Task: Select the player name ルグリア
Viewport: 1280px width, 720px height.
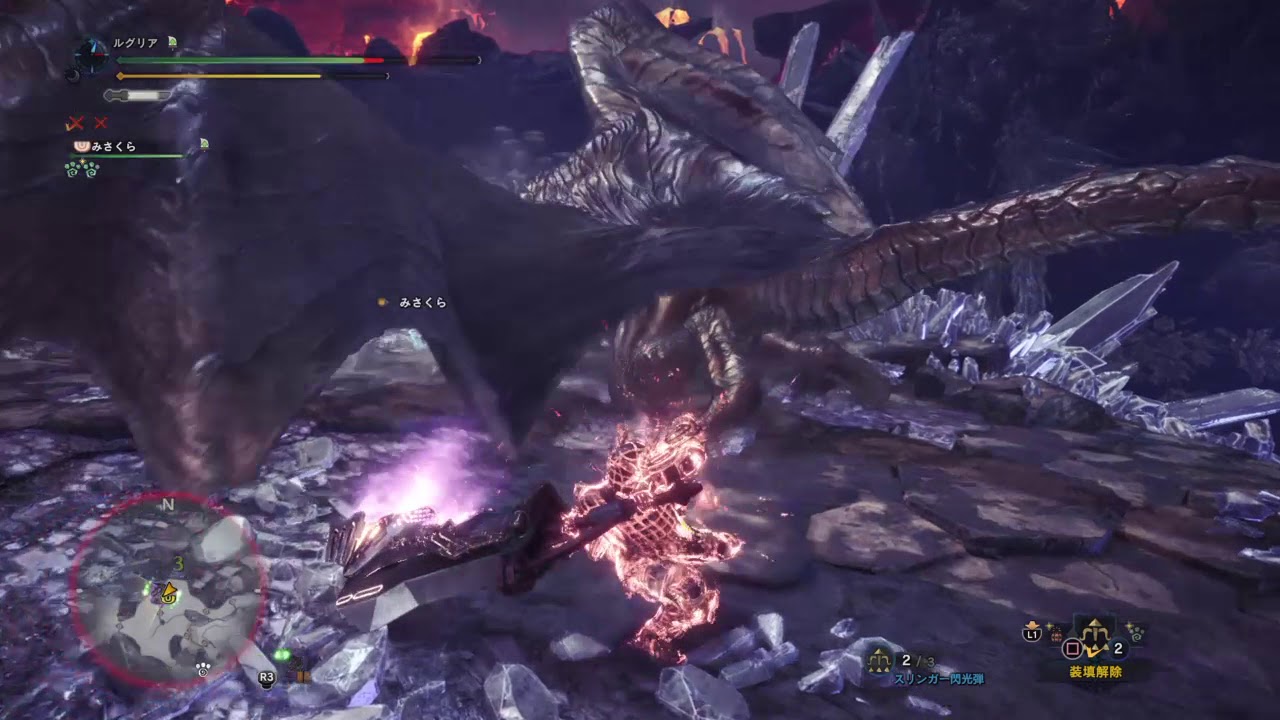Action: pos(134,40)
